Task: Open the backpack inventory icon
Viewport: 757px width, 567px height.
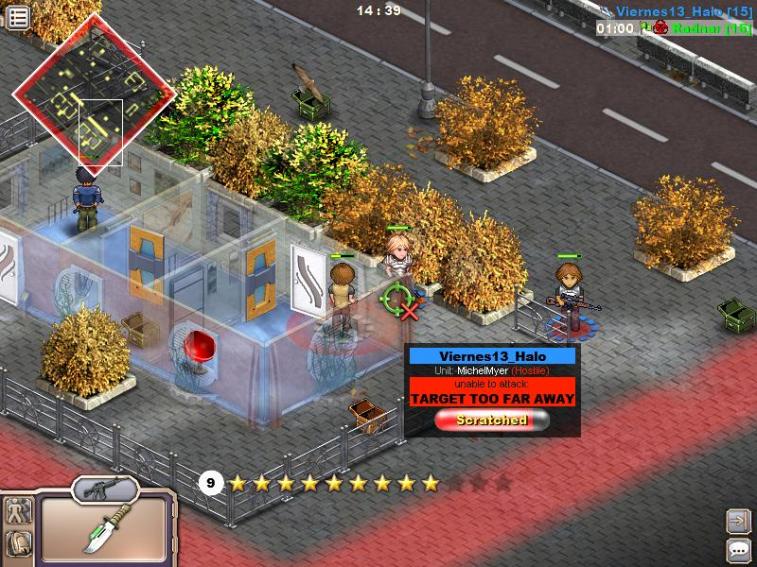Action: click(x=18, y=545)
